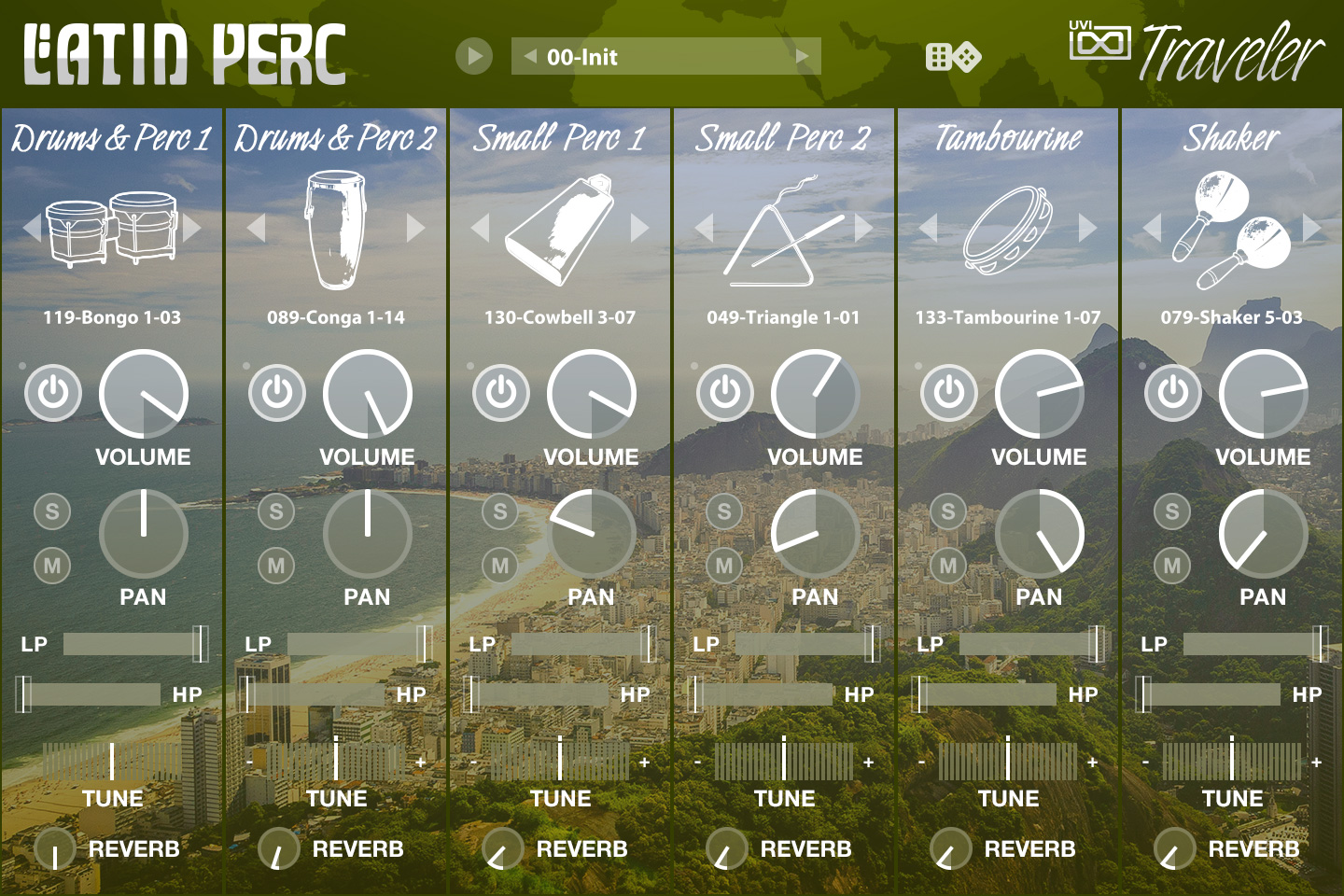Select the Small Perc 1 channel title
Screen dimensions: 1344x896
click(560, 138)
